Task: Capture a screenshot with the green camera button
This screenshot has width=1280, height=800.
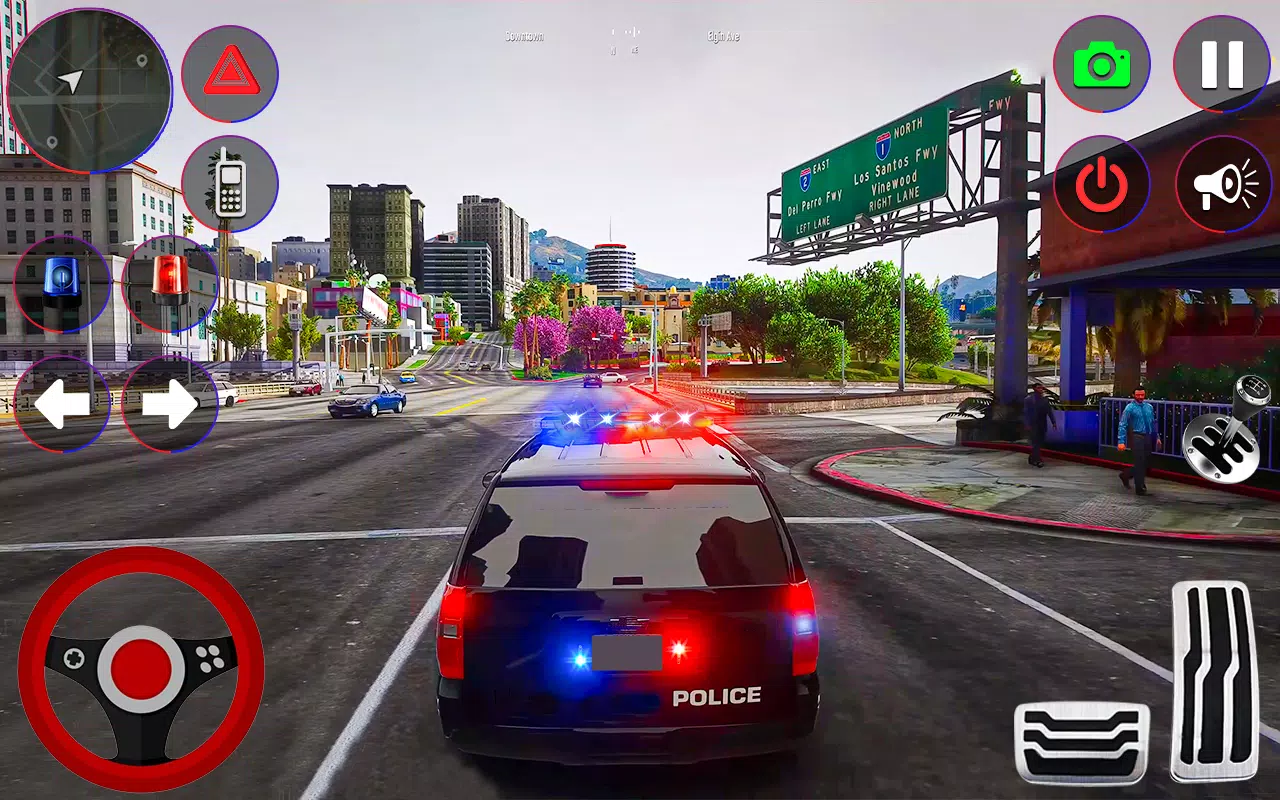Action: click(x=1100, y=63)
